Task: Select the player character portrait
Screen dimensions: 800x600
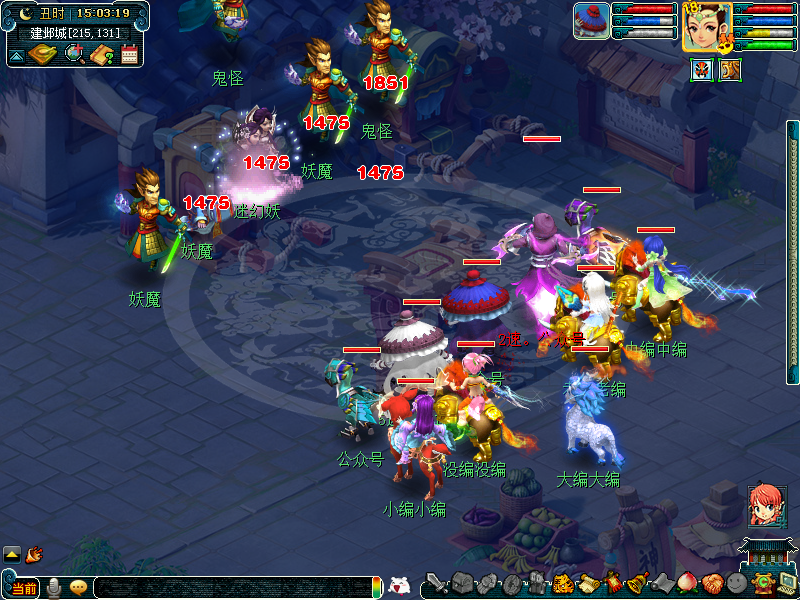Action: pos(706,26)
